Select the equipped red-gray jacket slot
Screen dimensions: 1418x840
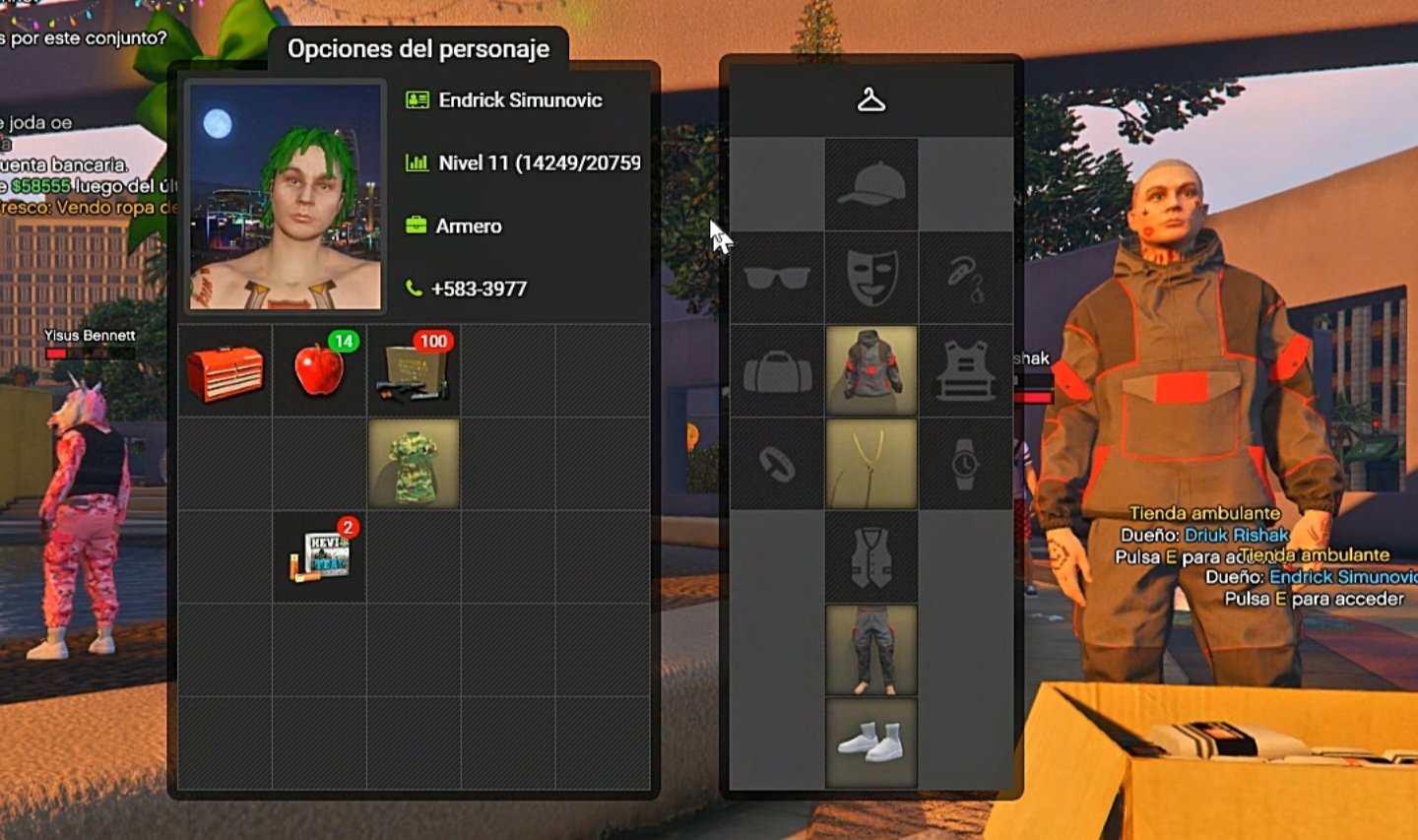click(871, 371)
